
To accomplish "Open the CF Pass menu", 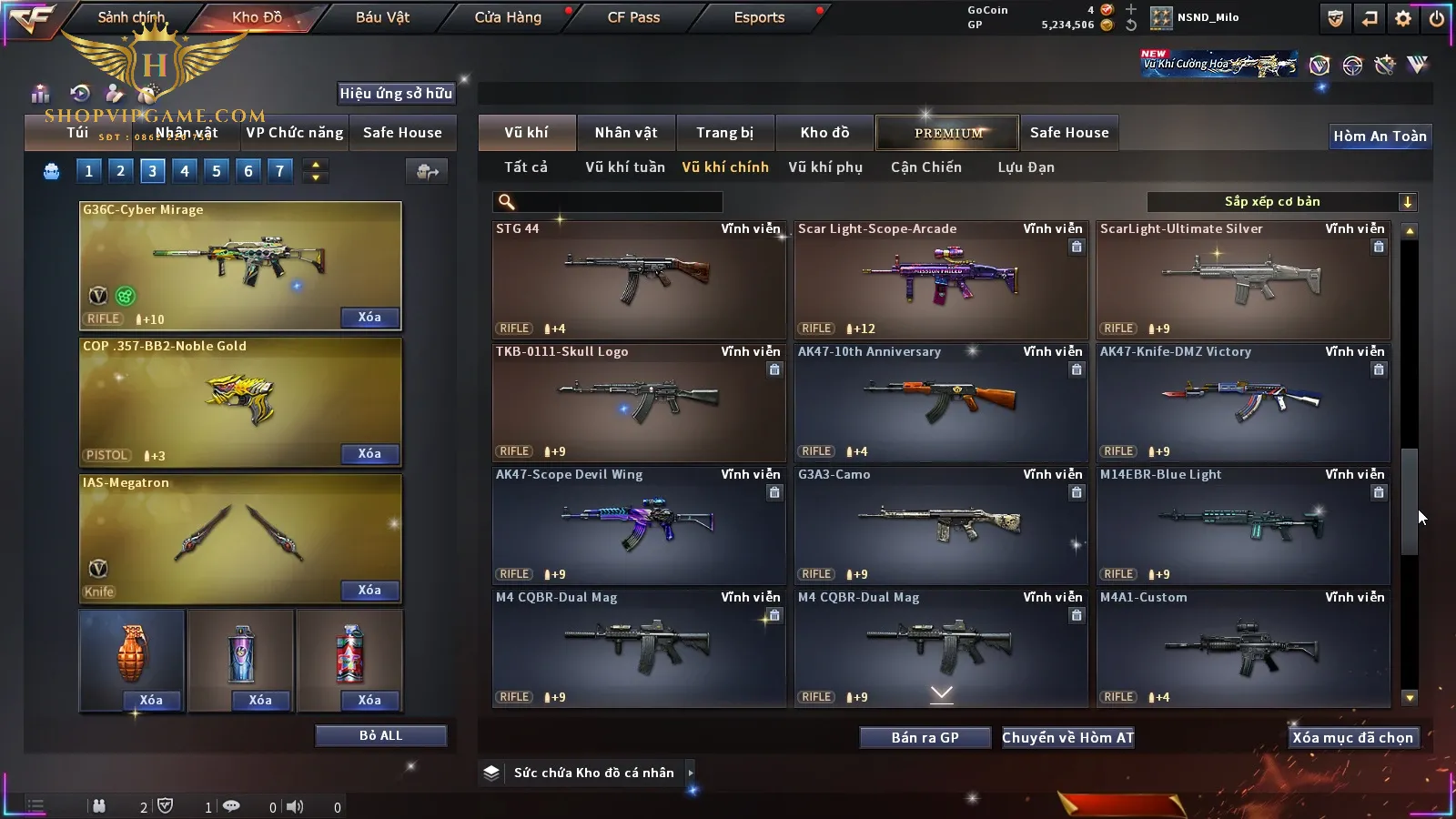I will click(x=633, y=17).
